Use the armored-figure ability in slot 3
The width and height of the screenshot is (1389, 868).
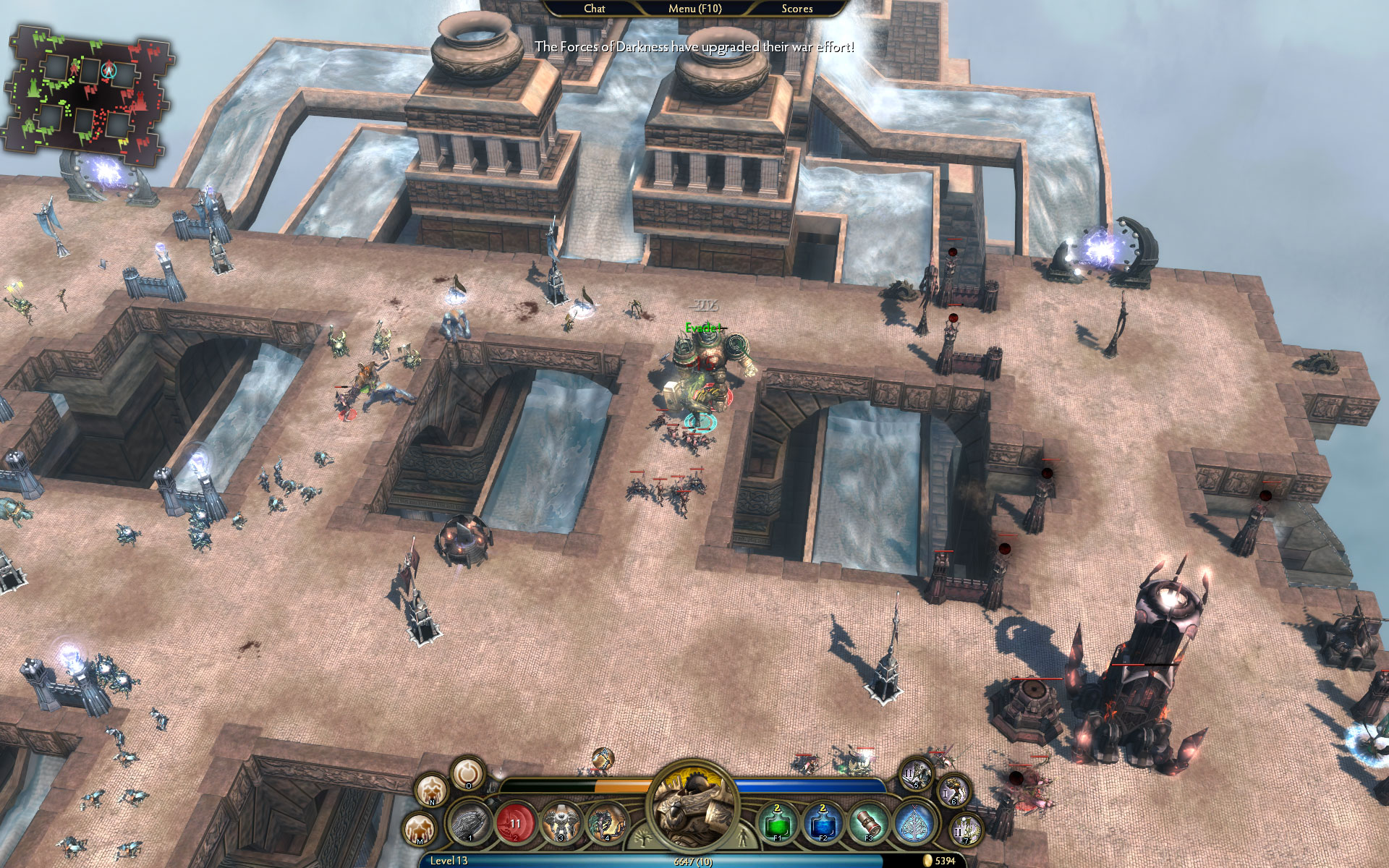pos(561,822)
